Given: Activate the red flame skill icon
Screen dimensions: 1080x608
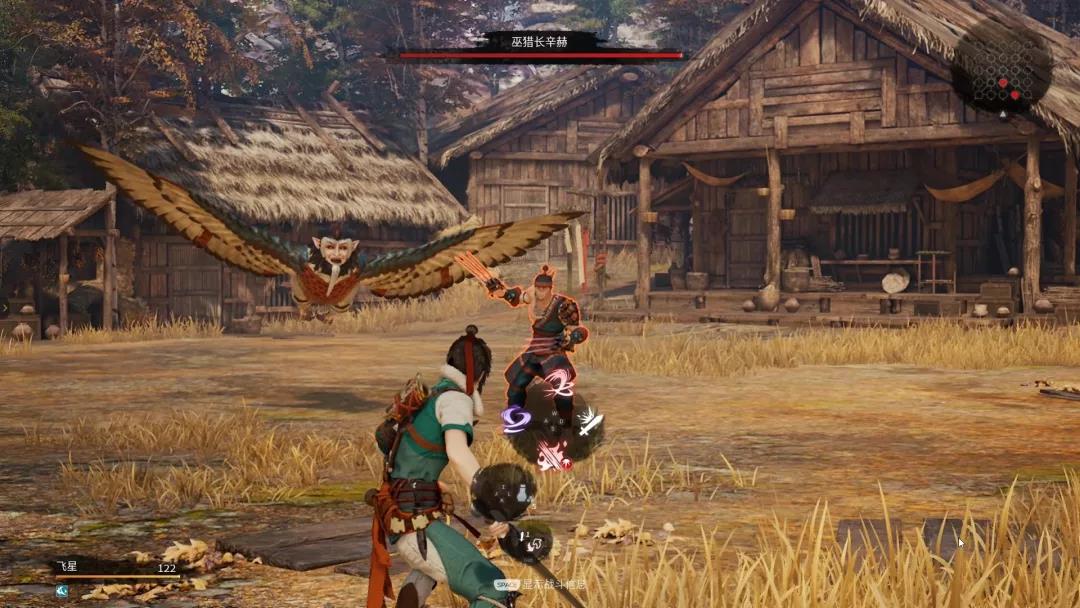Looking at the screenshot, I should (551, 456).
